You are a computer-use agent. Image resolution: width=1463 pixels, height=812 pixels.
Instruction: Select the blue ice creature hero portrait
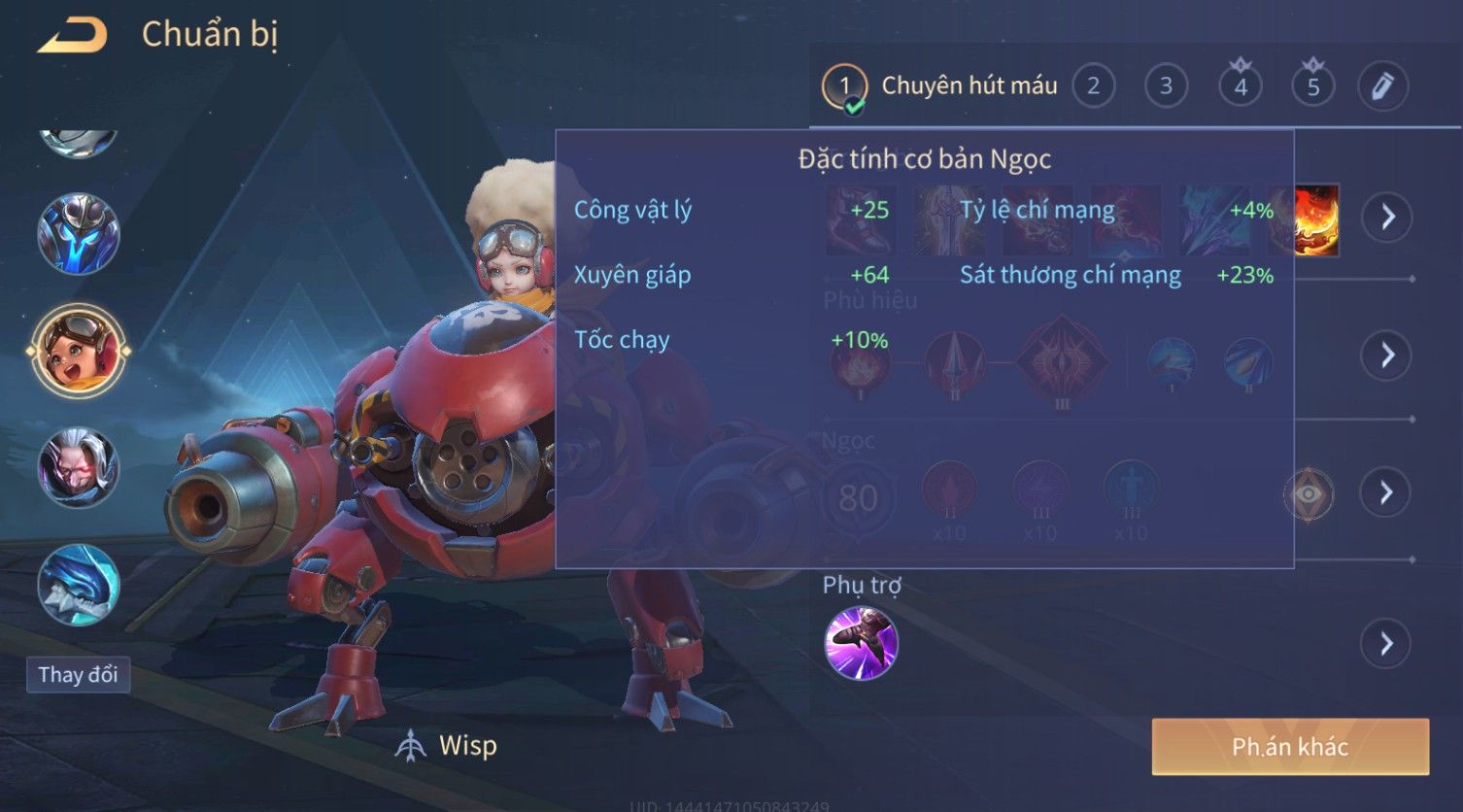tap(78, 585)
